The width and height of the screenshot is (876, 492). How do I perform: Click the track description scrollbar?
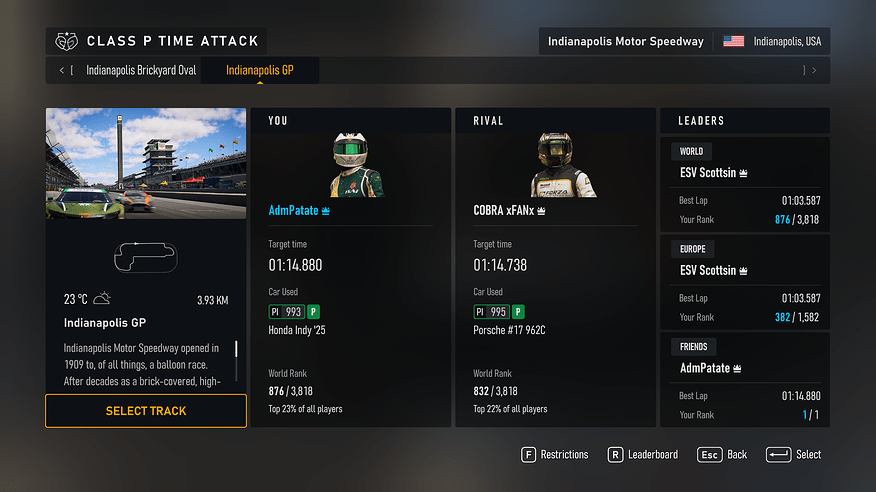coord(237,361)
